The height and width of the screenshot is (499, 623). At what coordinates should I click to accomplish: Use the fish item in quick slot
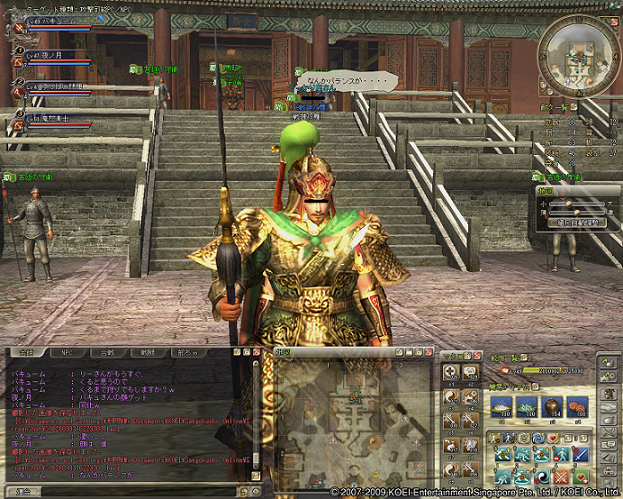pos(500,406)
